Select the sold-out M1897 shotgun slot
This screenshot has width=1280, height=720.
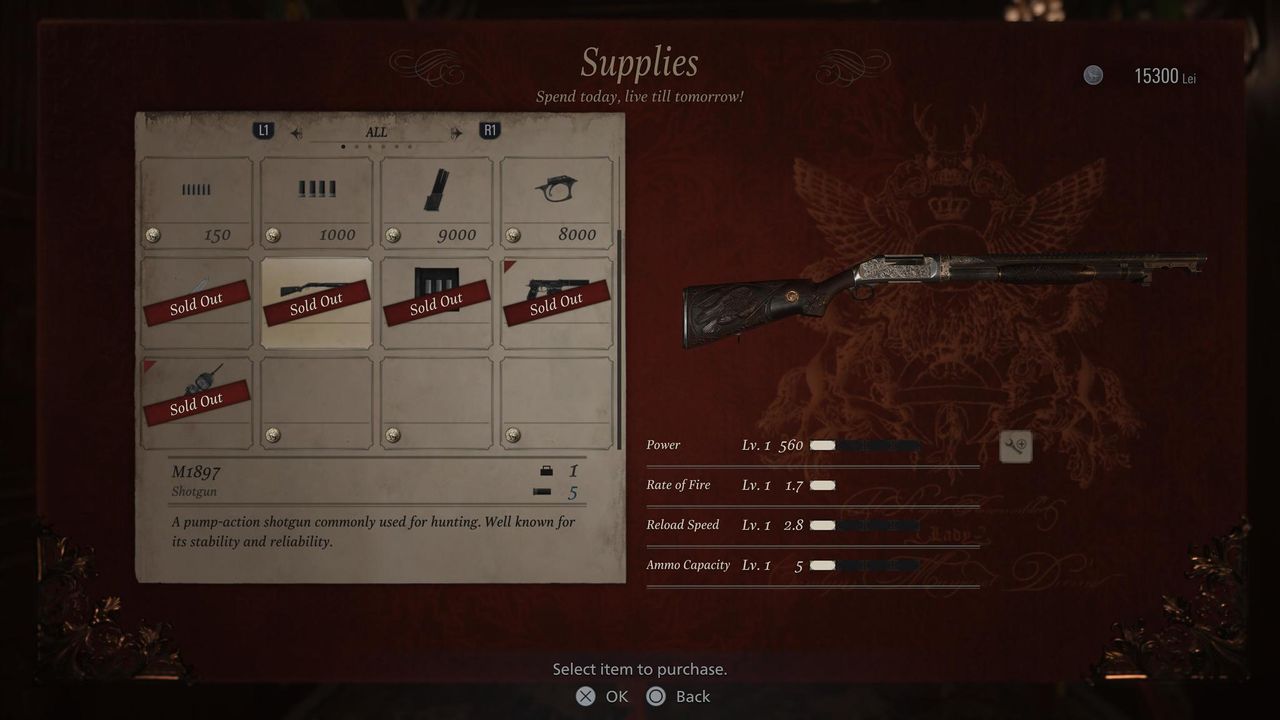(316, 303)
